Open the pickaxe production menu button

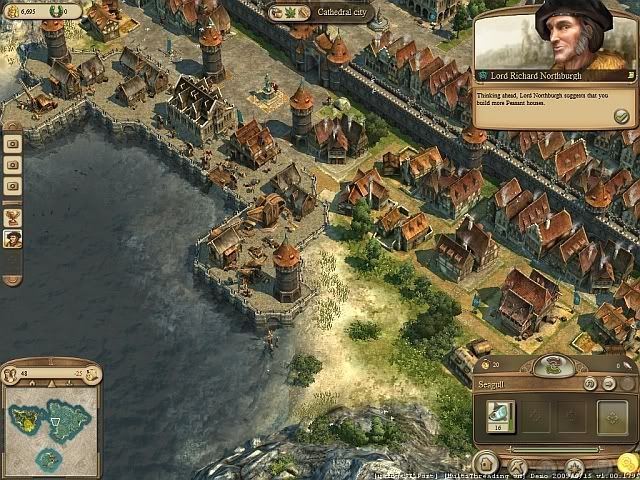518,466
